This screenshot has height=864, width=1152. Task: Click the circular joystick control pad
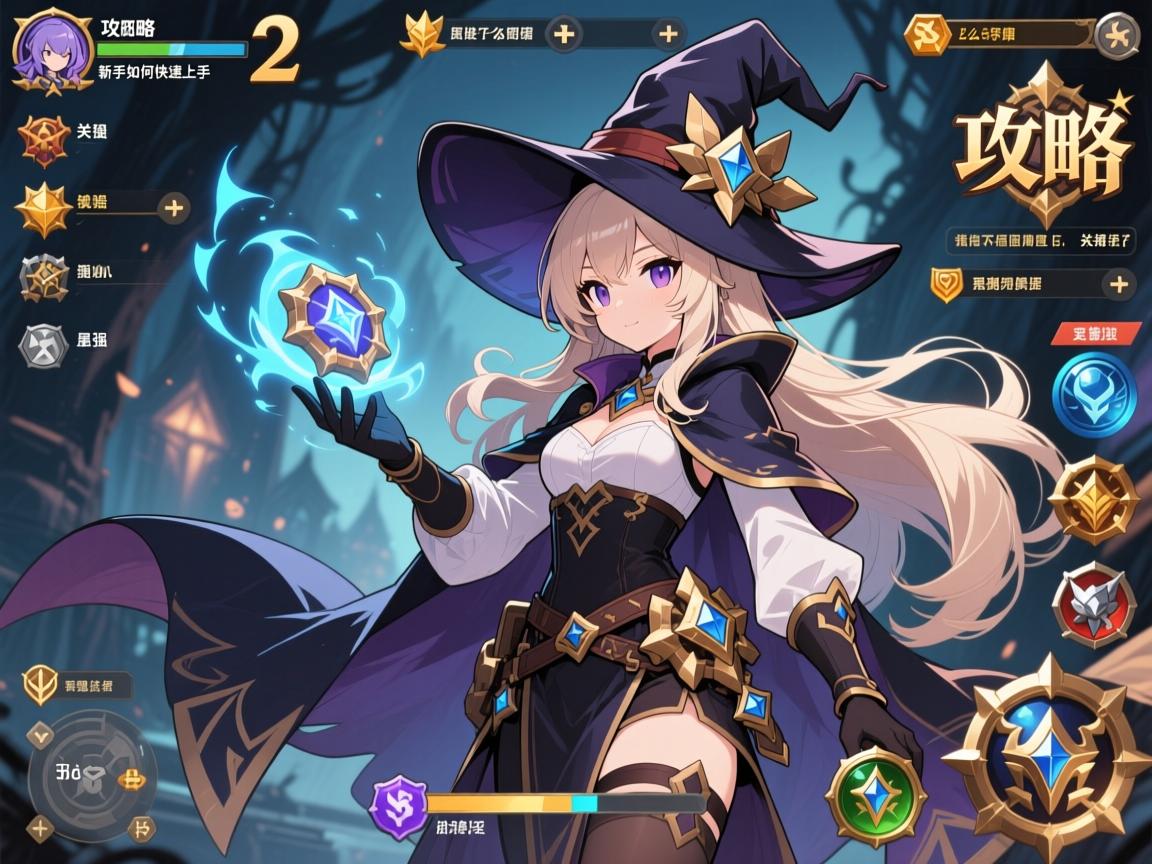tap(92, 771)
